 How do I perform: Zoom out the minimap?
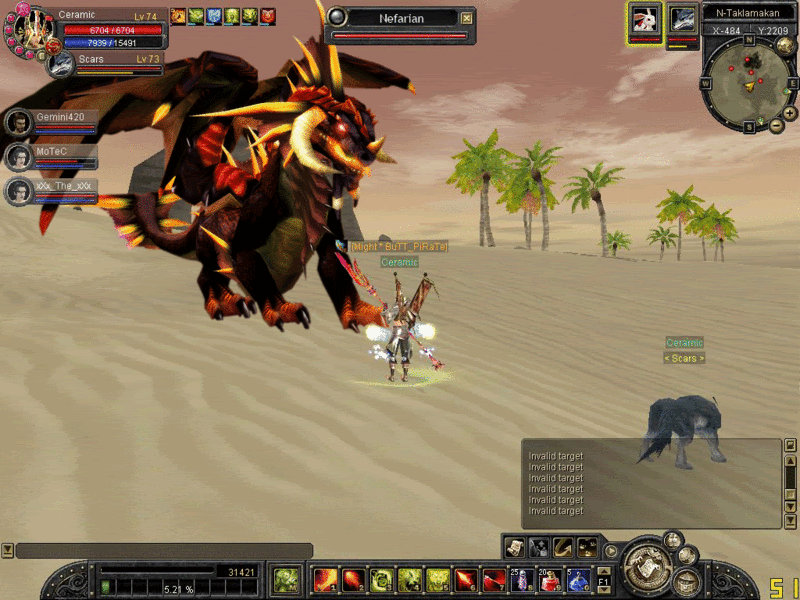click(x=777, y=125)
